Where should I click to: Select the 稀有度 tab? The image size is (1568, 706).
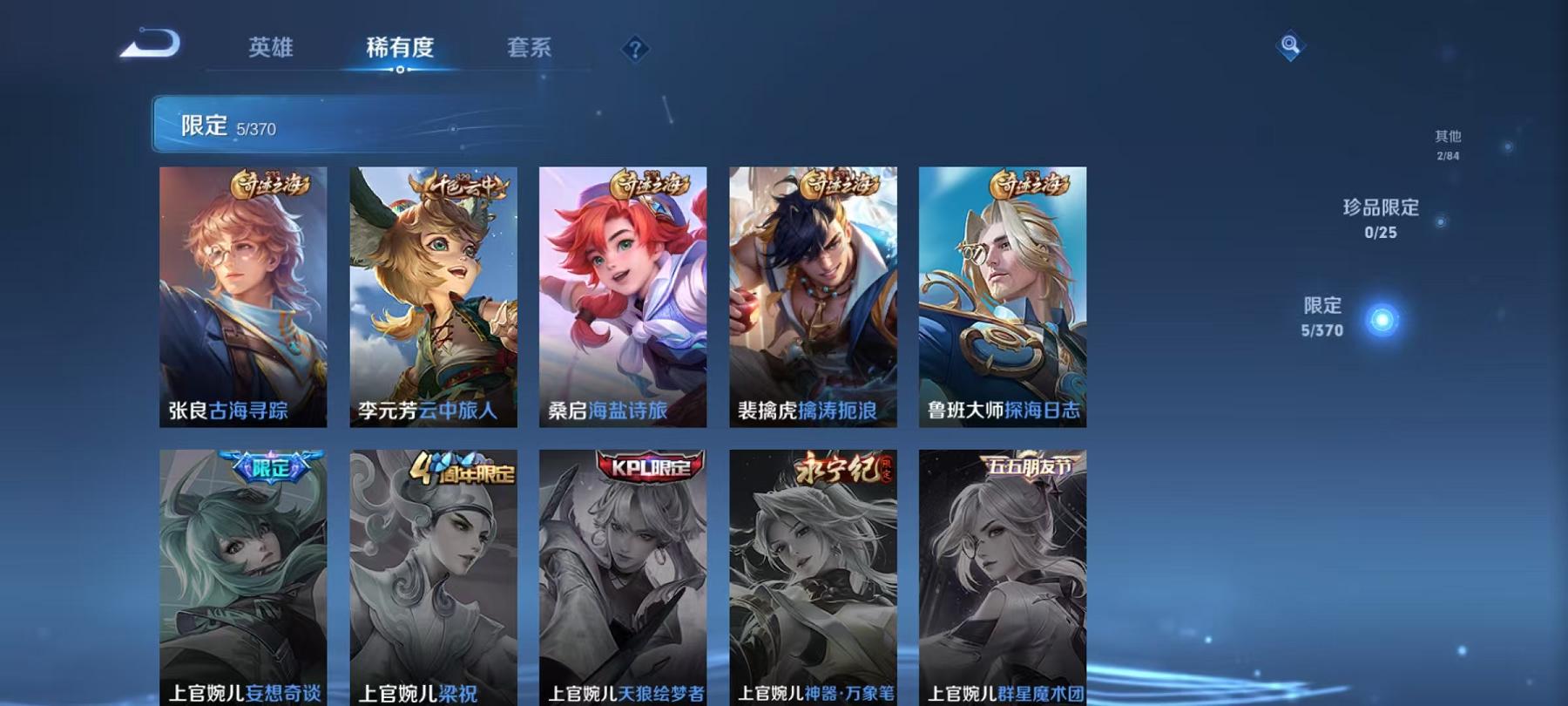pyautogui.click(x=401, y=50)
